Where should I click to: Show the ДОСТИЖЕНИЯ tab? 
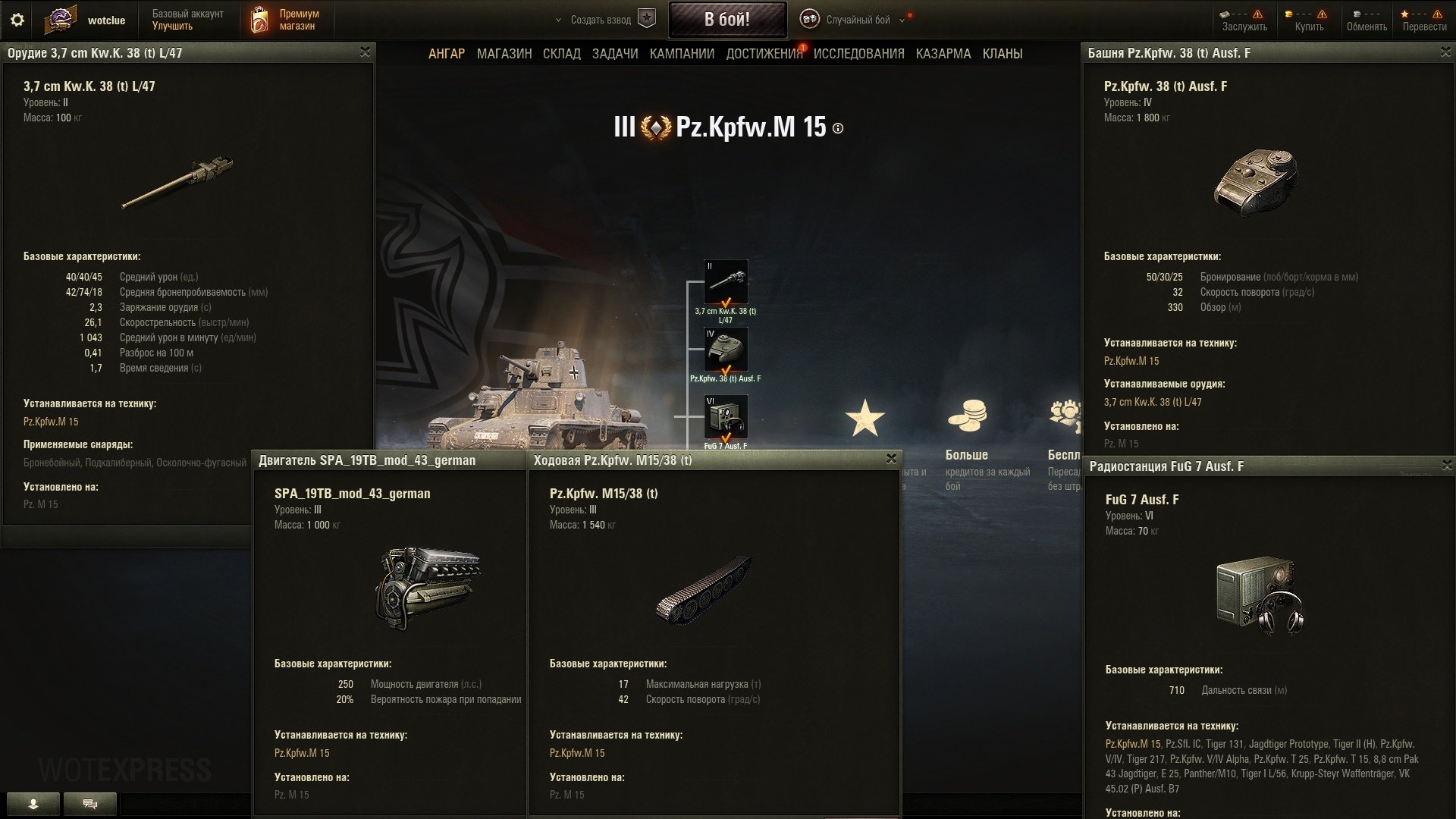click(x=764, y=54)
